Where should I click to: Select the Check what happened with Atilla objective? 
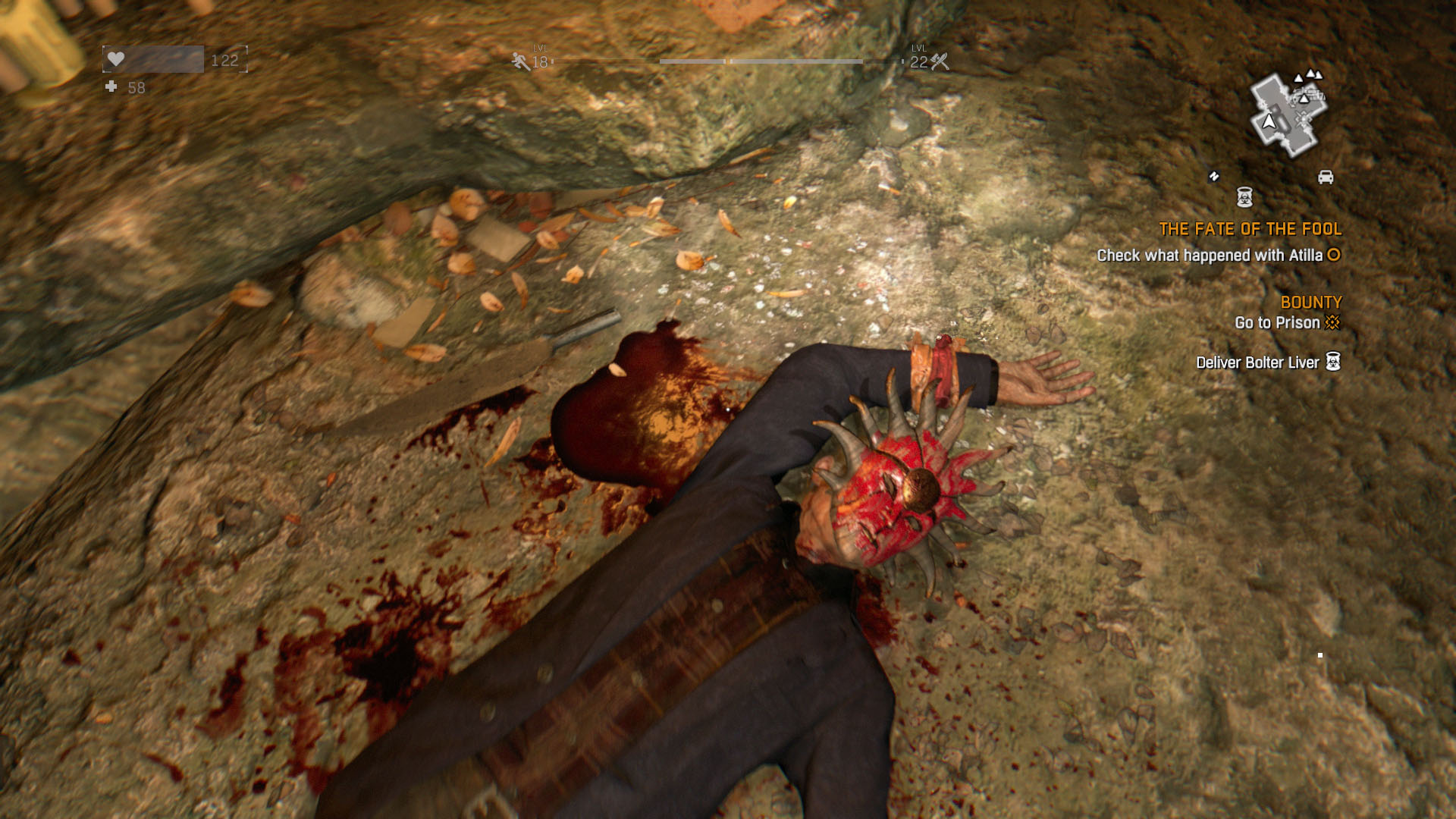click(1210, 256)
